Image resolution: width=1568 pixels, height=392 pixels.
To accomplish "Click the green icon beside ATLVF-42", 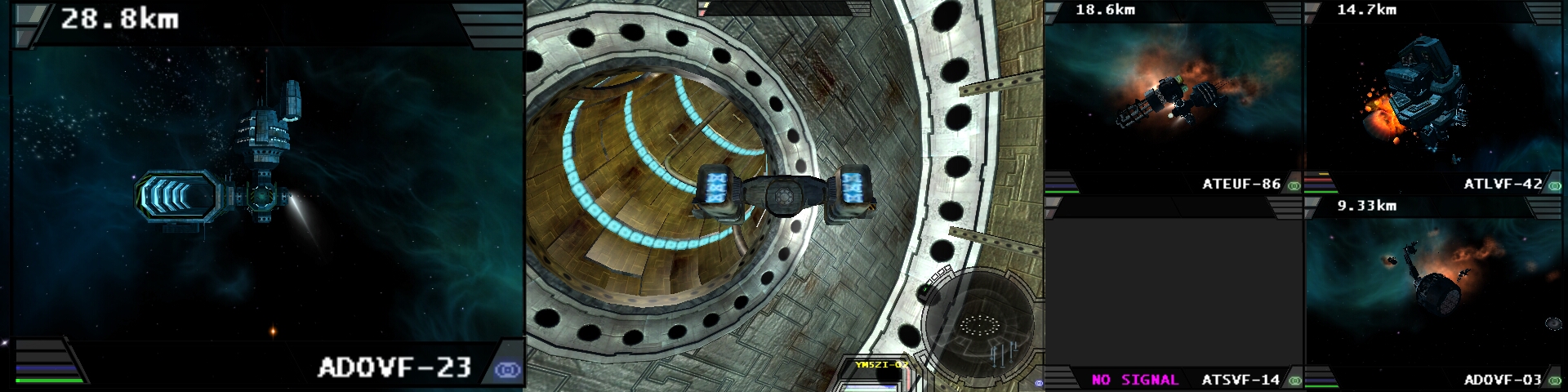I will point(1555,185).
